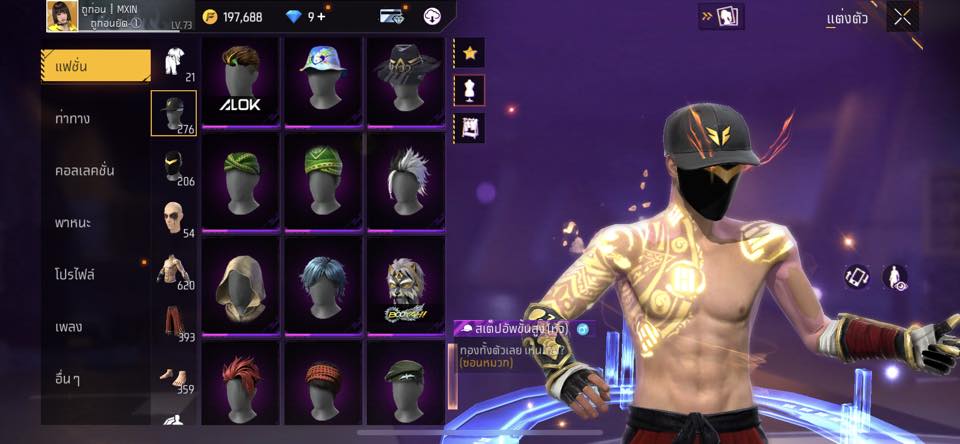Choose the black wide-brim hat item
This screenshot has height=444, width=960.
[404, 81]
